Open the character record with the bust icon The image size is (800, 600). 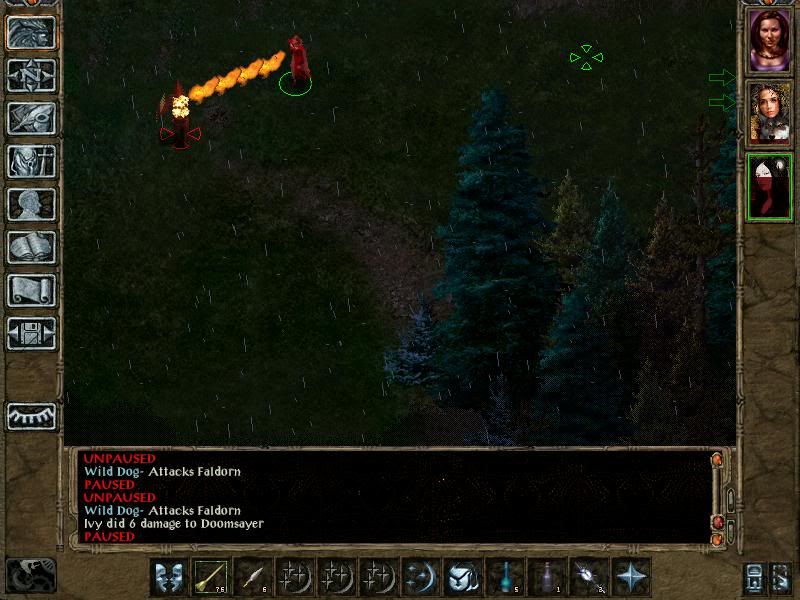click(31, 204)
